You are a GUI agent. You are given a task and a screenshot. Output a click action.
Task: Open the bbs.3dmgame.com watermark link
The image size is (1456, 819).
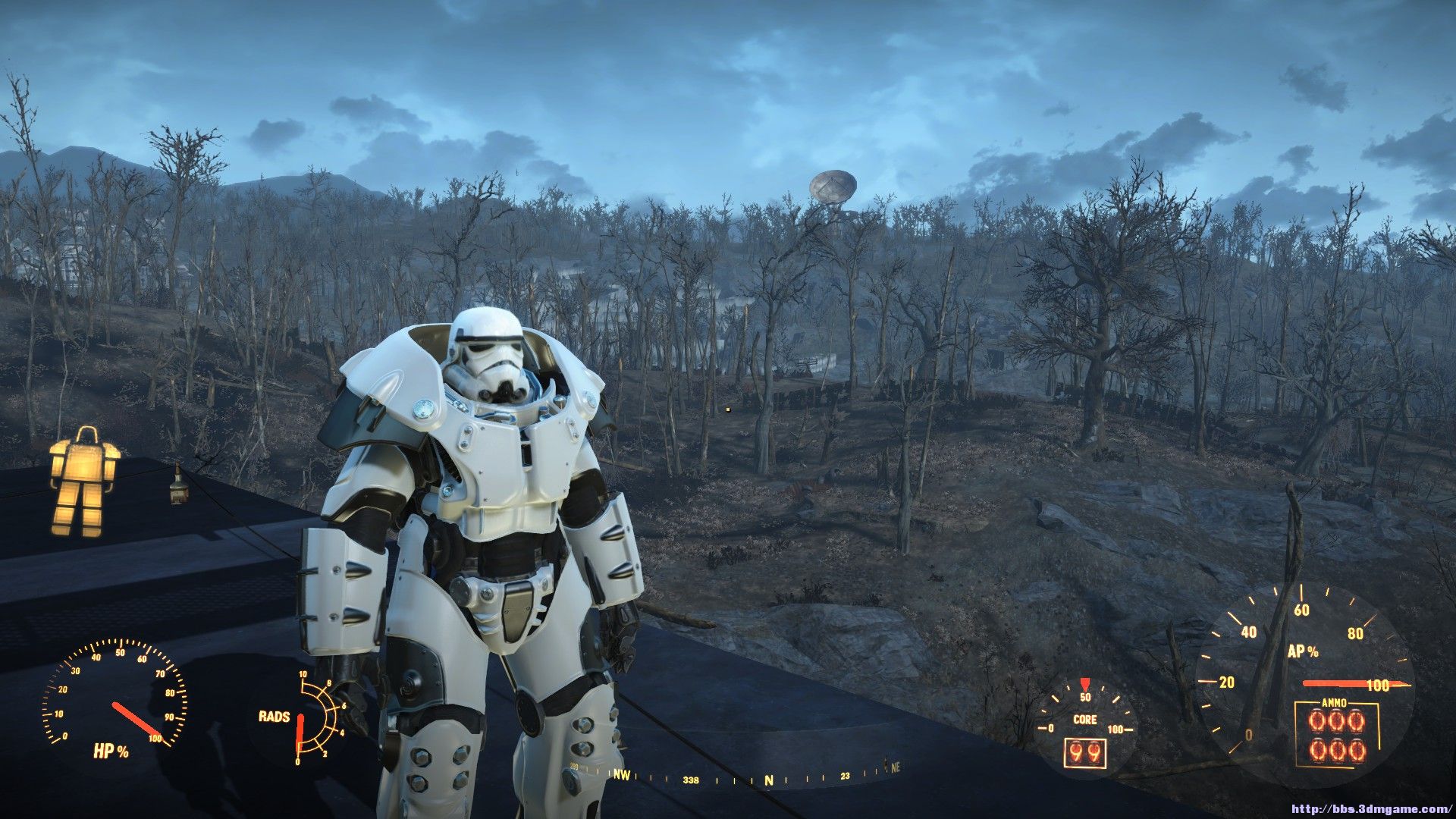pos(1370,809)
